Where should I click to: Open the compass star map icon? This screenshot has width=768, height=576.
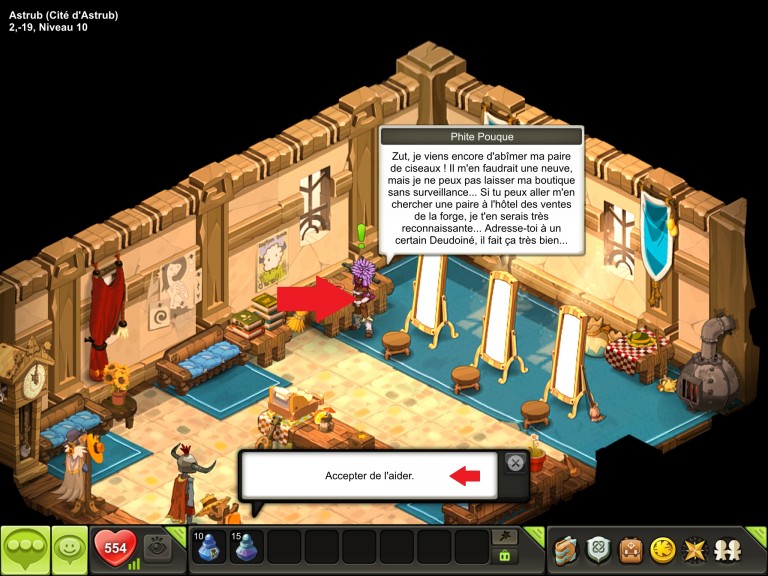[x=693, y=549]
